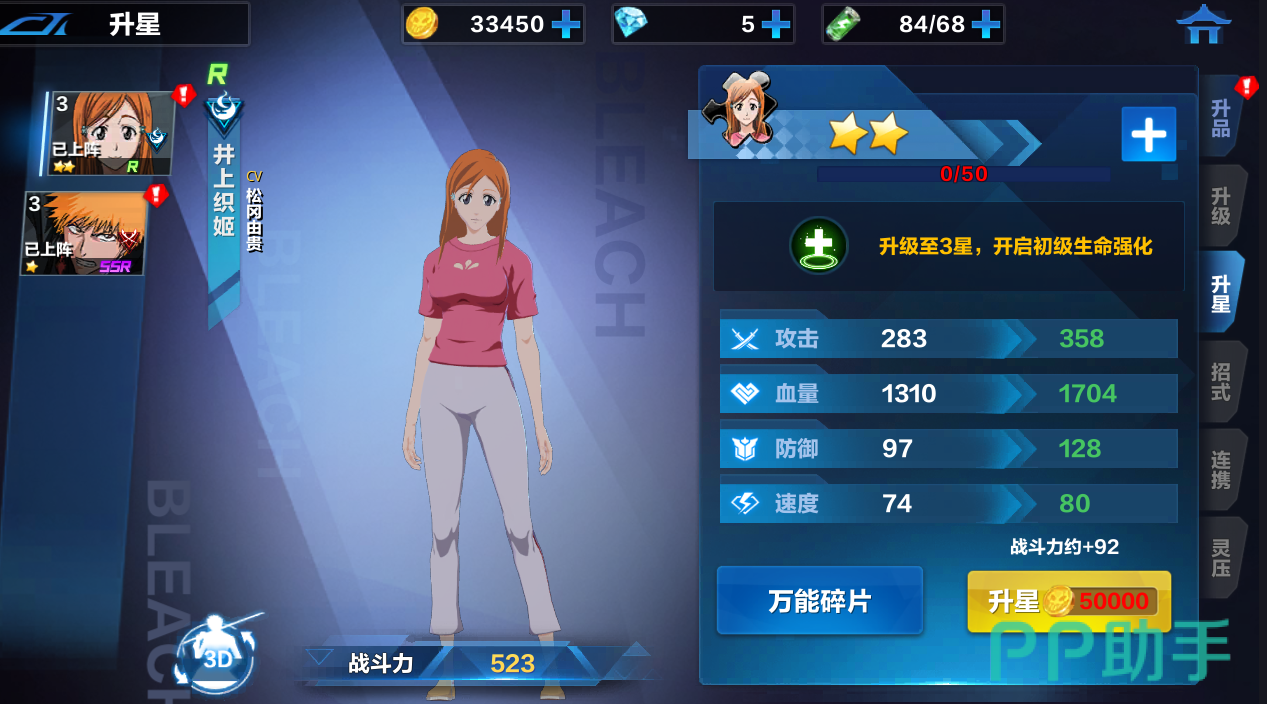Open the 招式 tab
The image size is (1267, 704).
[x=1221, y=381]
